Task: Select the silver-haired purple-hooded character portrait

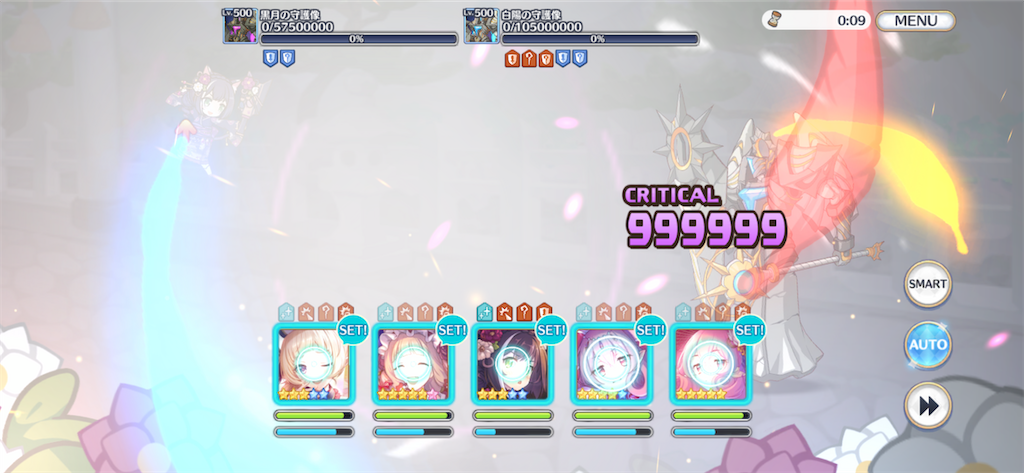Action: coord(611,363)
